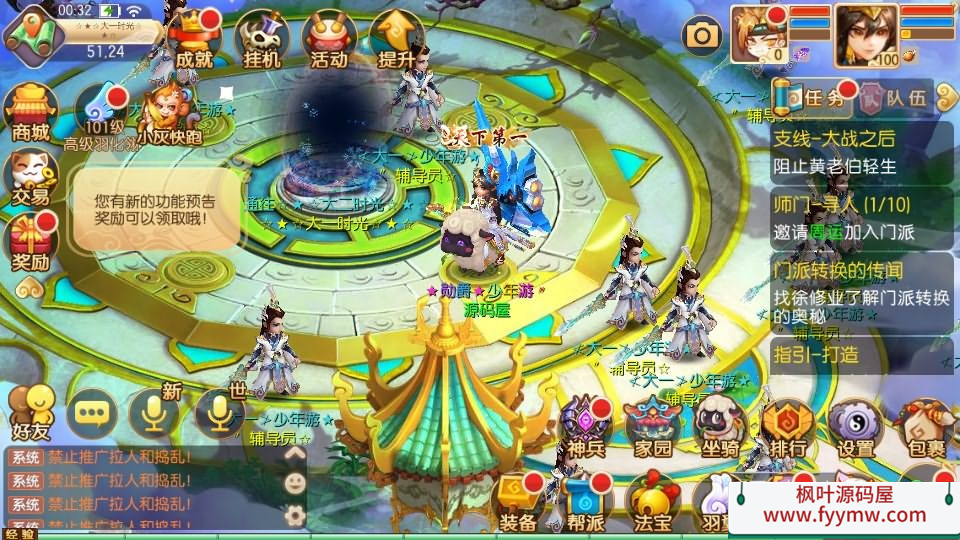Open the 商城 shop
Viewport: 960px width, 540px height.
click(30, 111)
